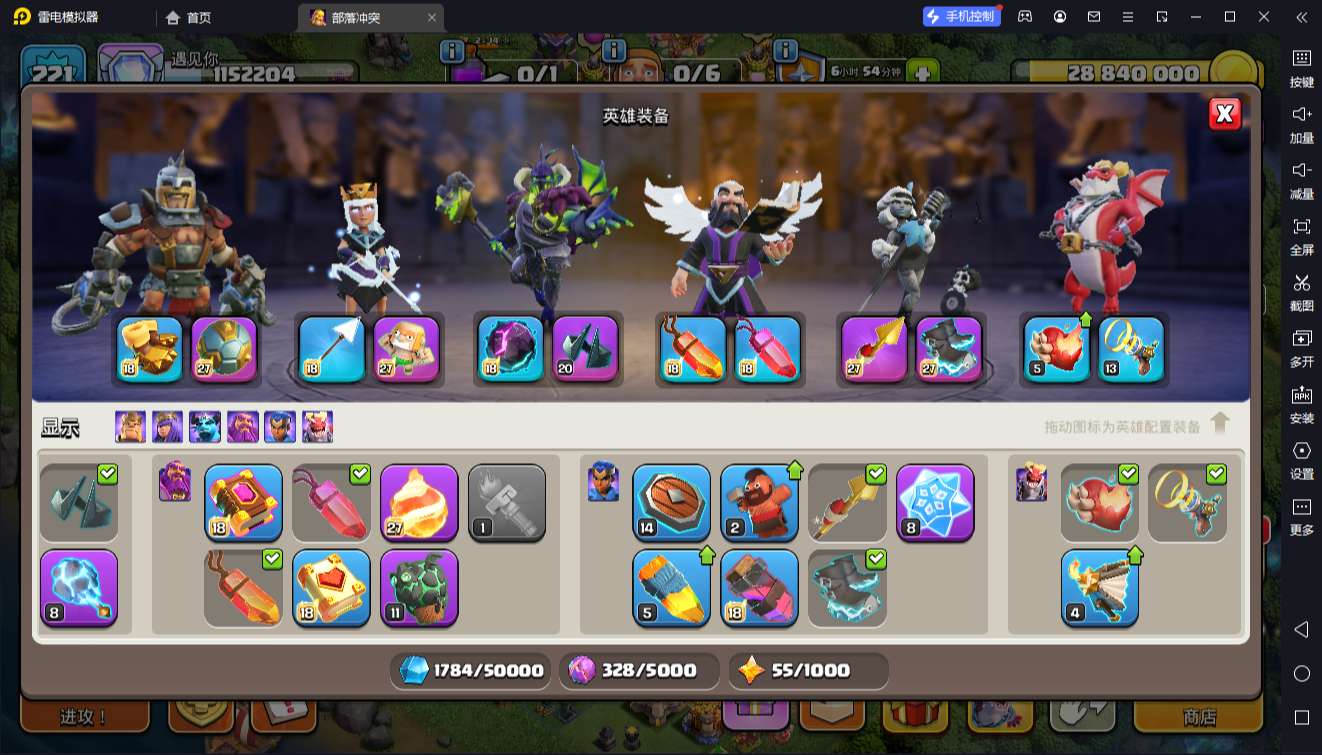Select the level 2 Hog Rider equipment
Viewport: 1322px width, 755px height.
(759, 502)
